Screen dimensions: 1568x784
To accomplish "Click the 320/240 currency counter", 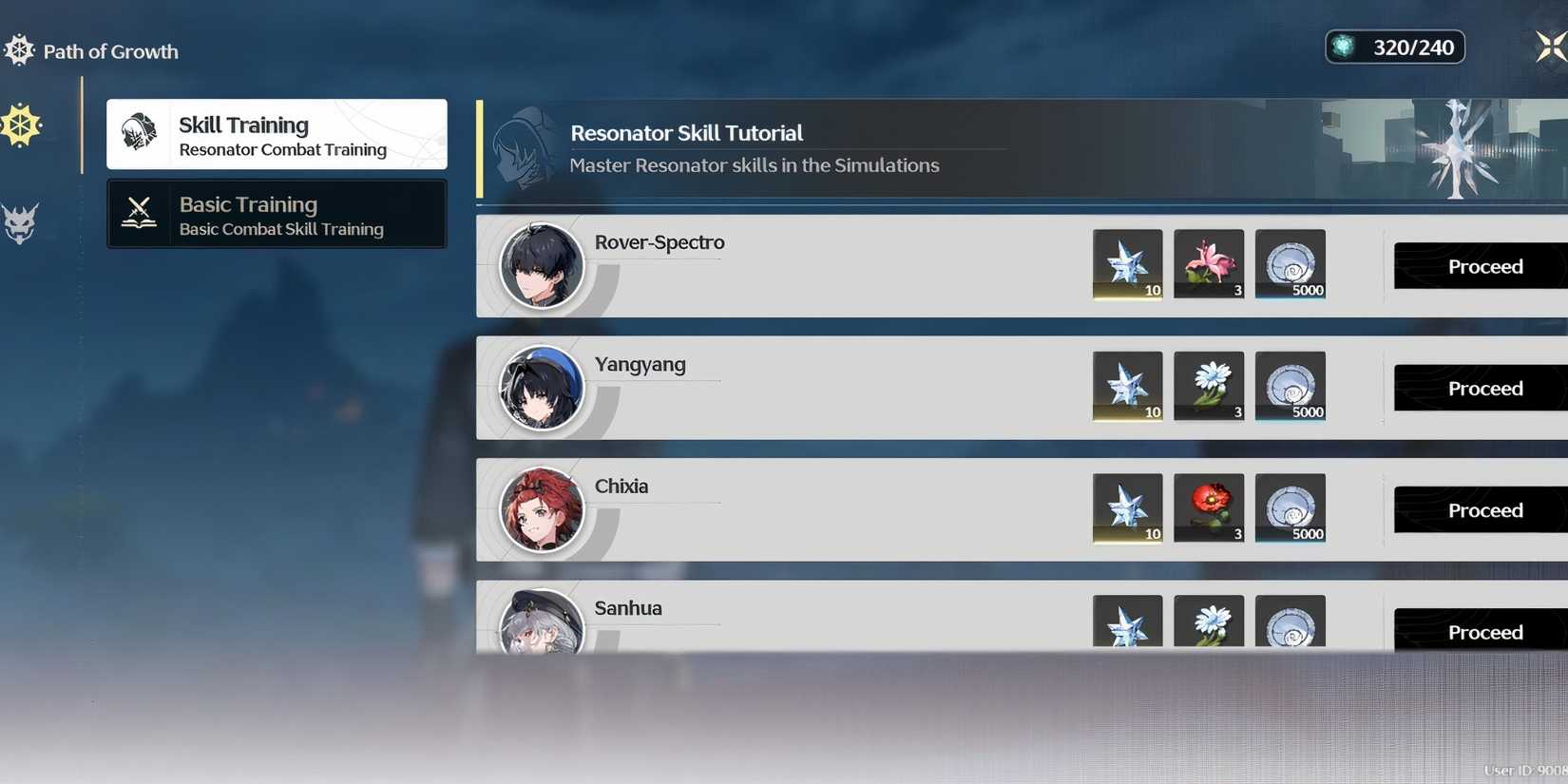I will [1394, 46].
